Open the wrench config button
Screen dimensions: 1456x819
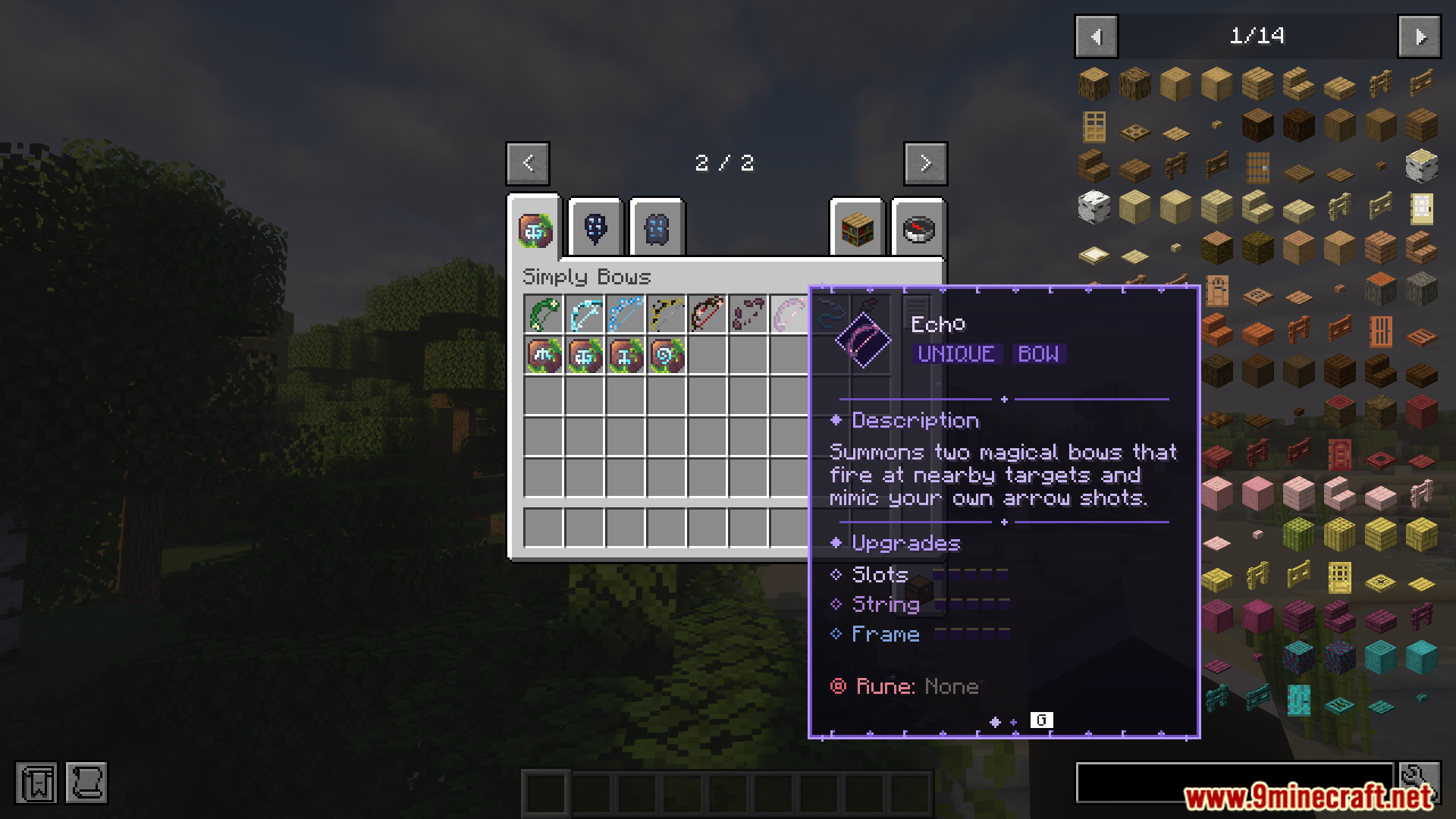tap(1420, 781)
